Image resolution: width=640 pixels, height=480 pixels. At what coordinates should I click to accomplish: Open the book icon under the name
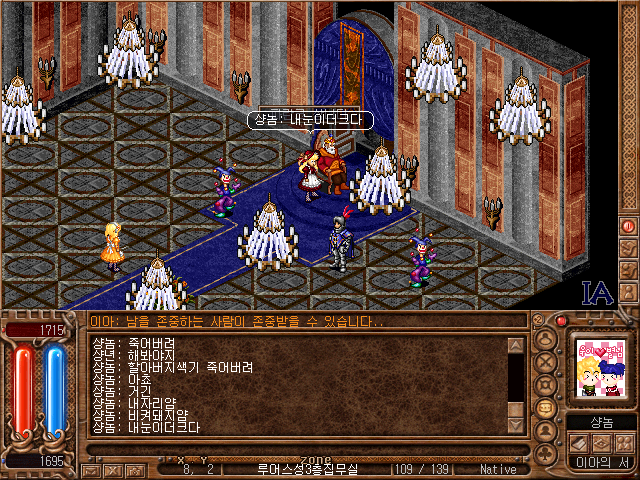(578, 443)
